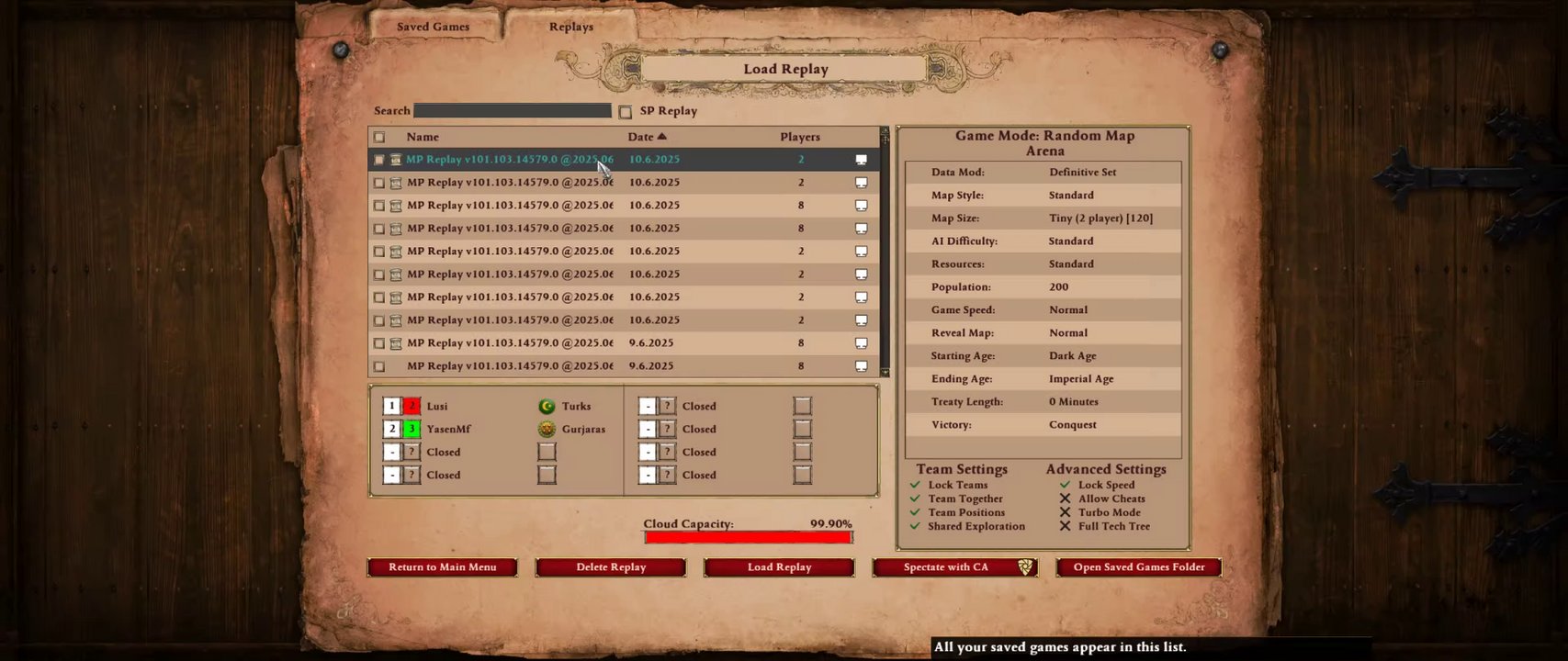
Task: Open the Replays tab
Action: (x=570, y=27)
